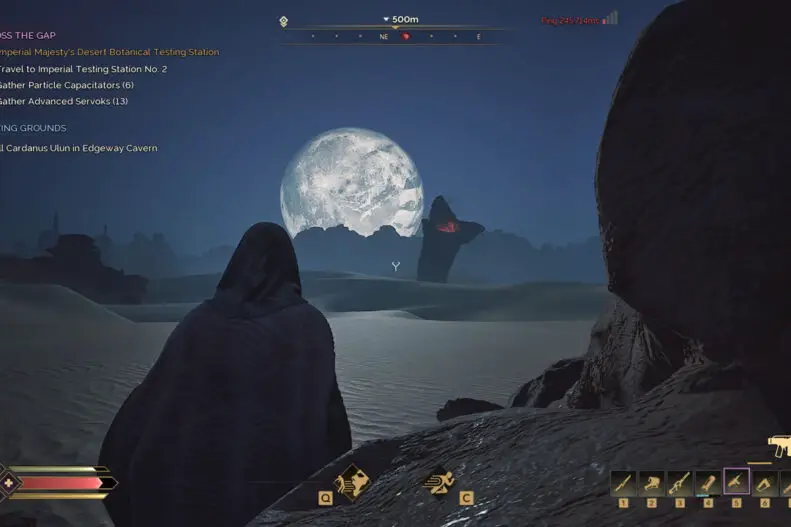Choose the long rifle in hotbar slot 3
Screen dimensions: 791x527
coord(679,484)
